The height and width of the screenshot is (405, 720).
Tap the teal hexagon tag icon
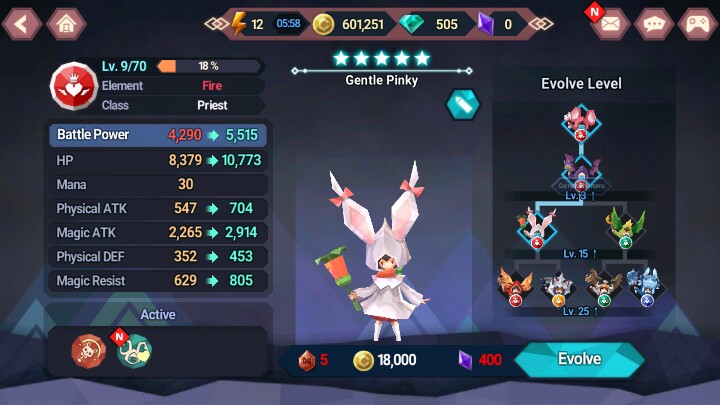point(462,103)
